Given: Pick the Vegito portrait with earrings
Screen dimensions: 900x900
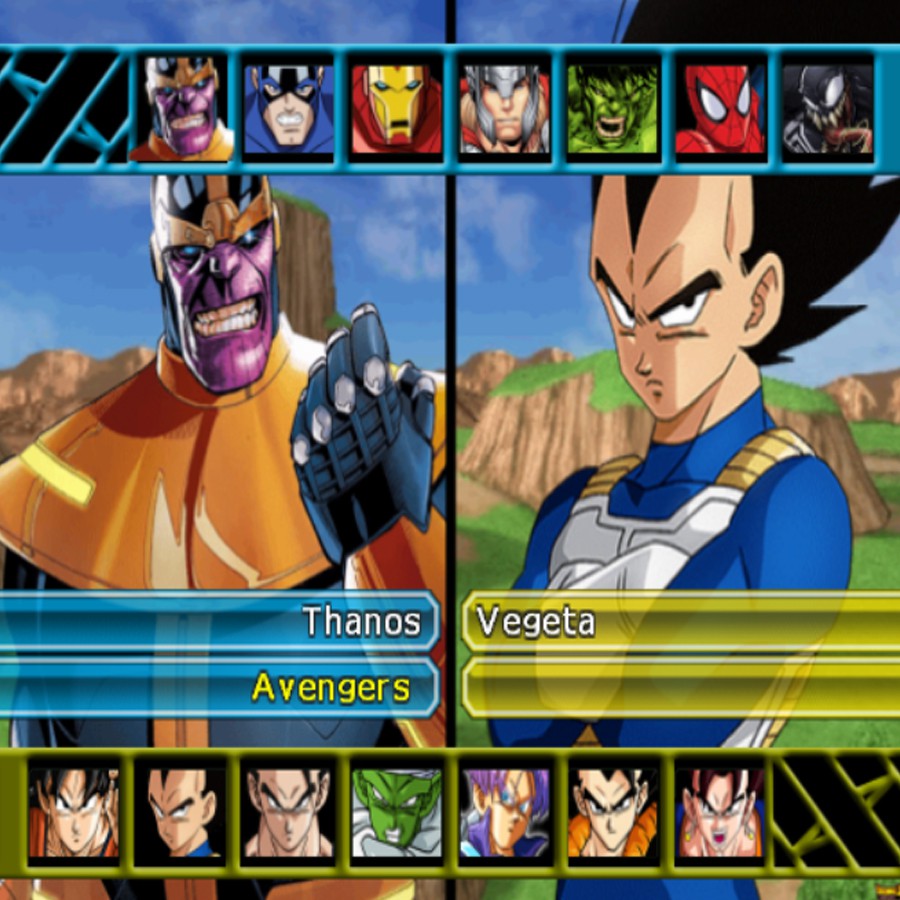Looking at the screenshot, I should [x=720, y=812].
